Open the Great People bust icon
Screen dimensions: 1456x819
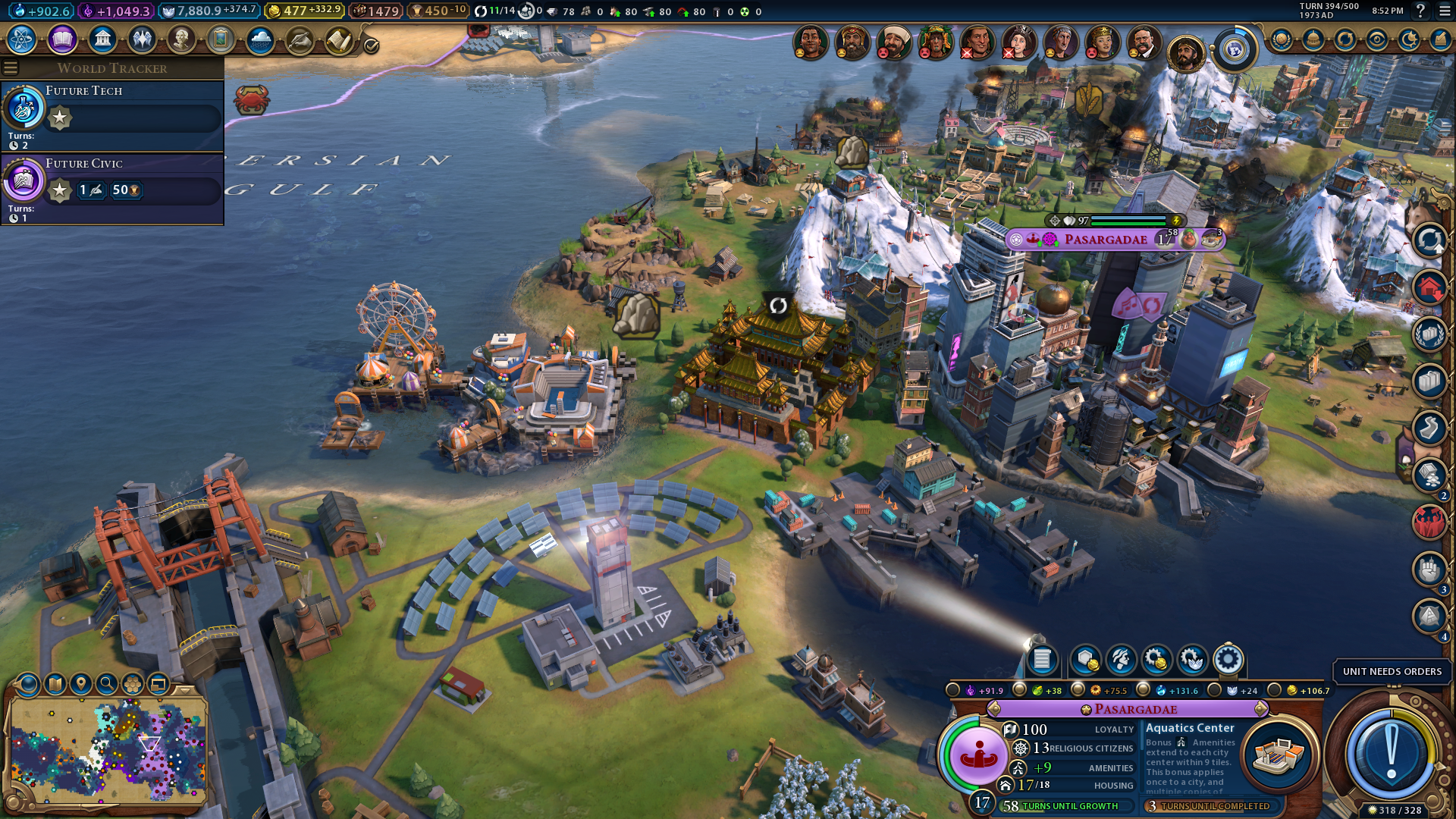(181, 39)
